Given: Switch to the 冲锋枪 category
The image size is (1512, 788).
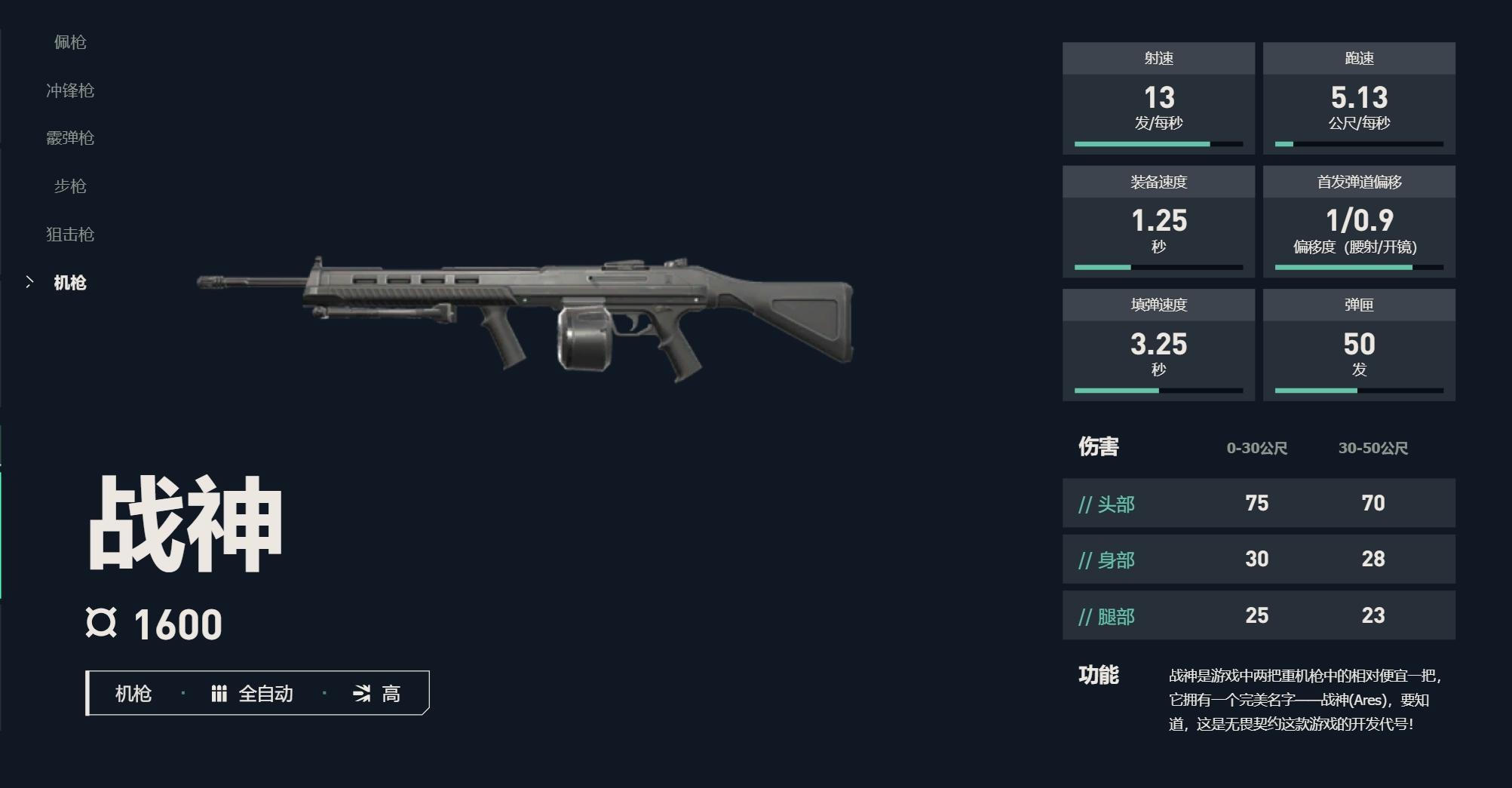Looking at the screenshot, I should click(x=70, y=90).
